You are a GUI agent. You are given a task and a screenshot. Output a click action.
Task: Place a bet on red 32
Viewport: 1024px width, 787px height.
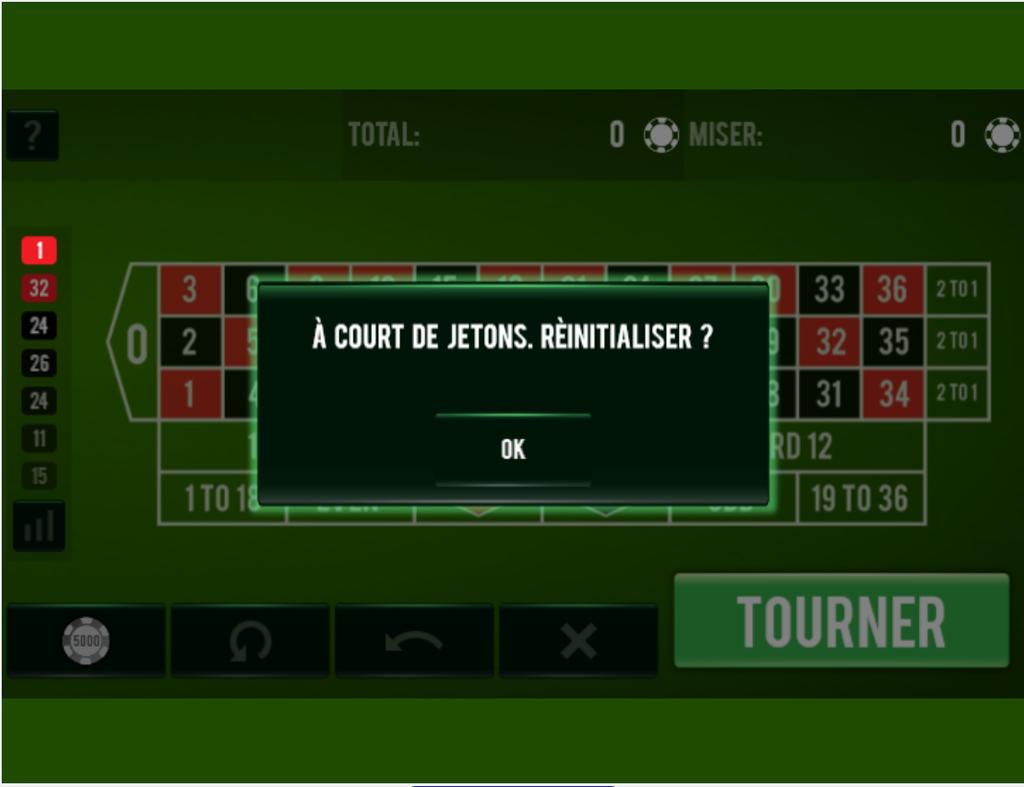pos(830,342)
